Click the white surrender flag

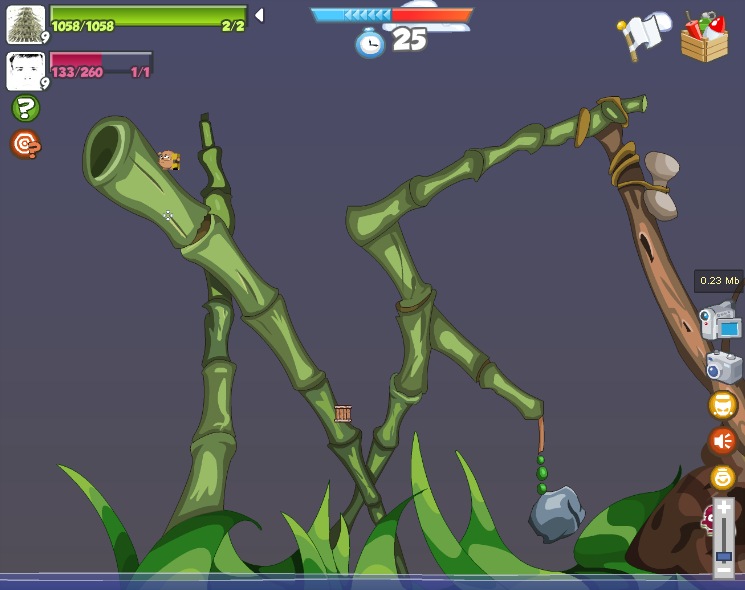645,35
